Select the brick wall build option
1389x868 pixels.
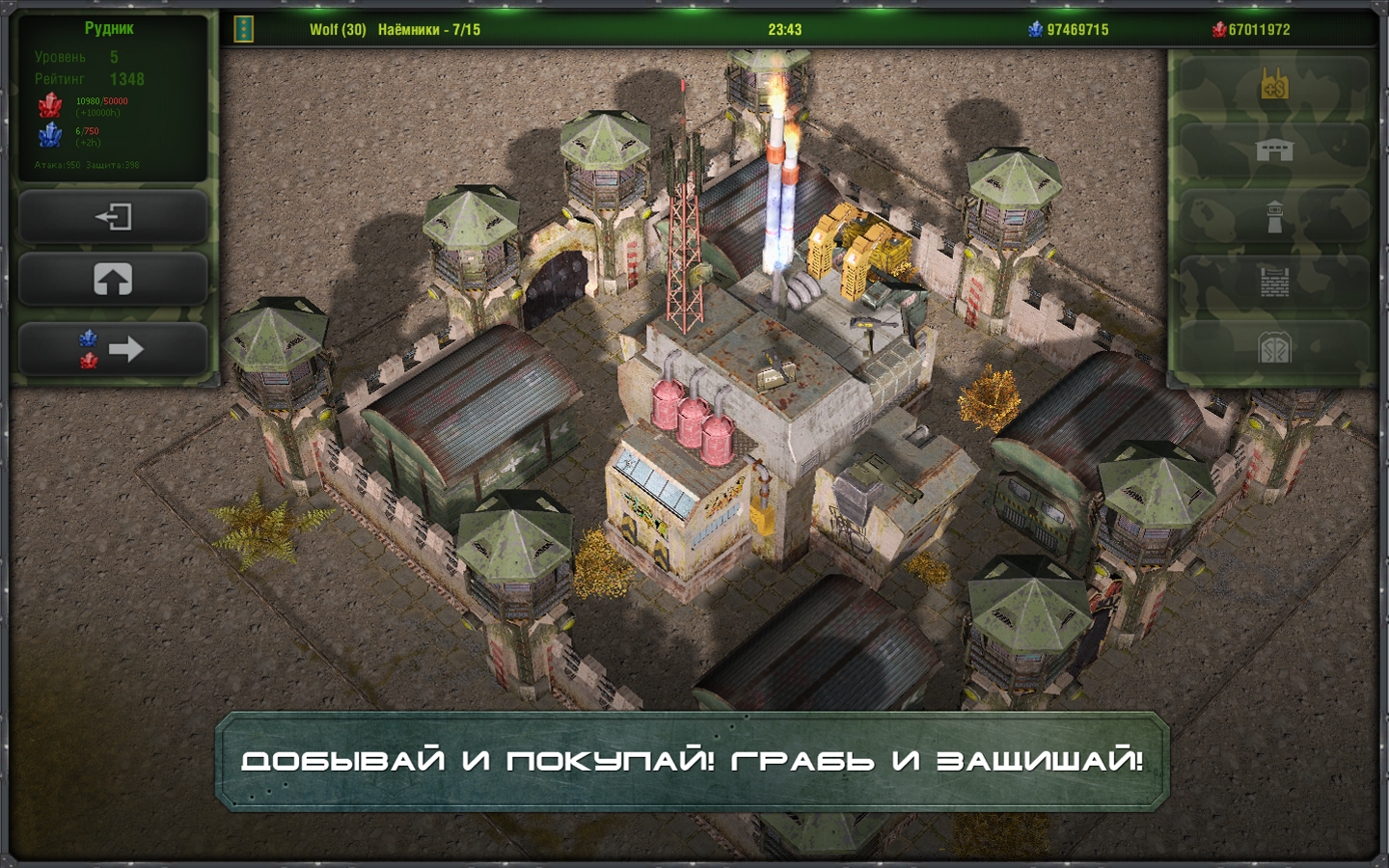[1274, 282]
